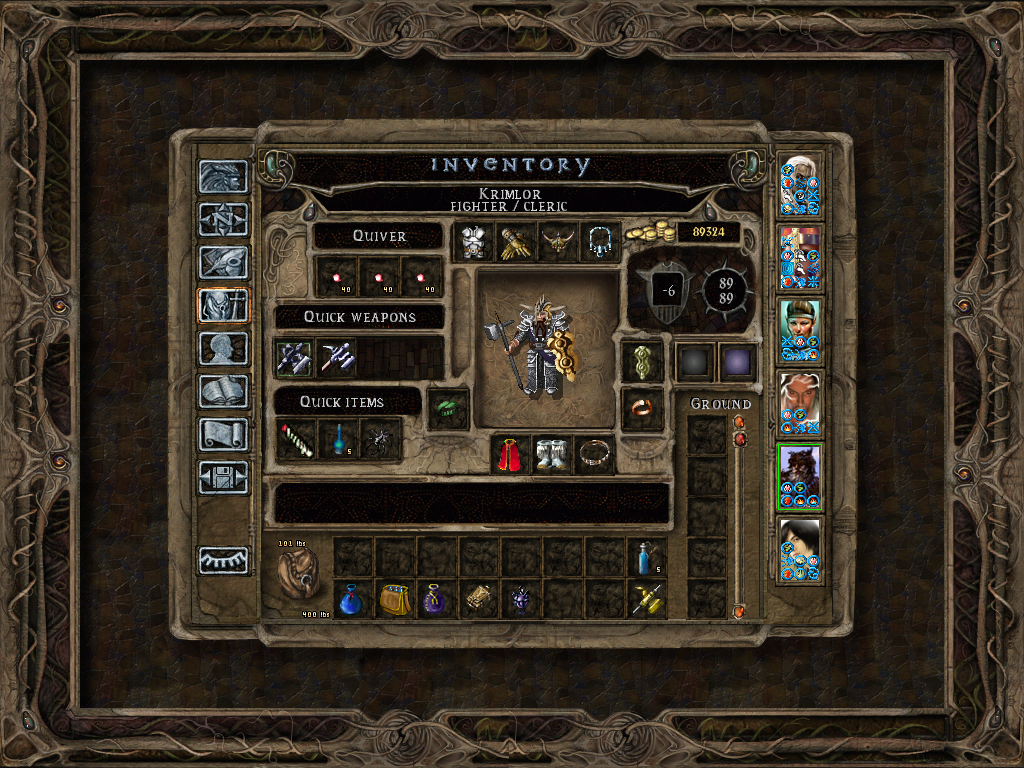Select the spider figurine quick item
The height and width of the screenshot is (768, 1024).
point(381,440)
